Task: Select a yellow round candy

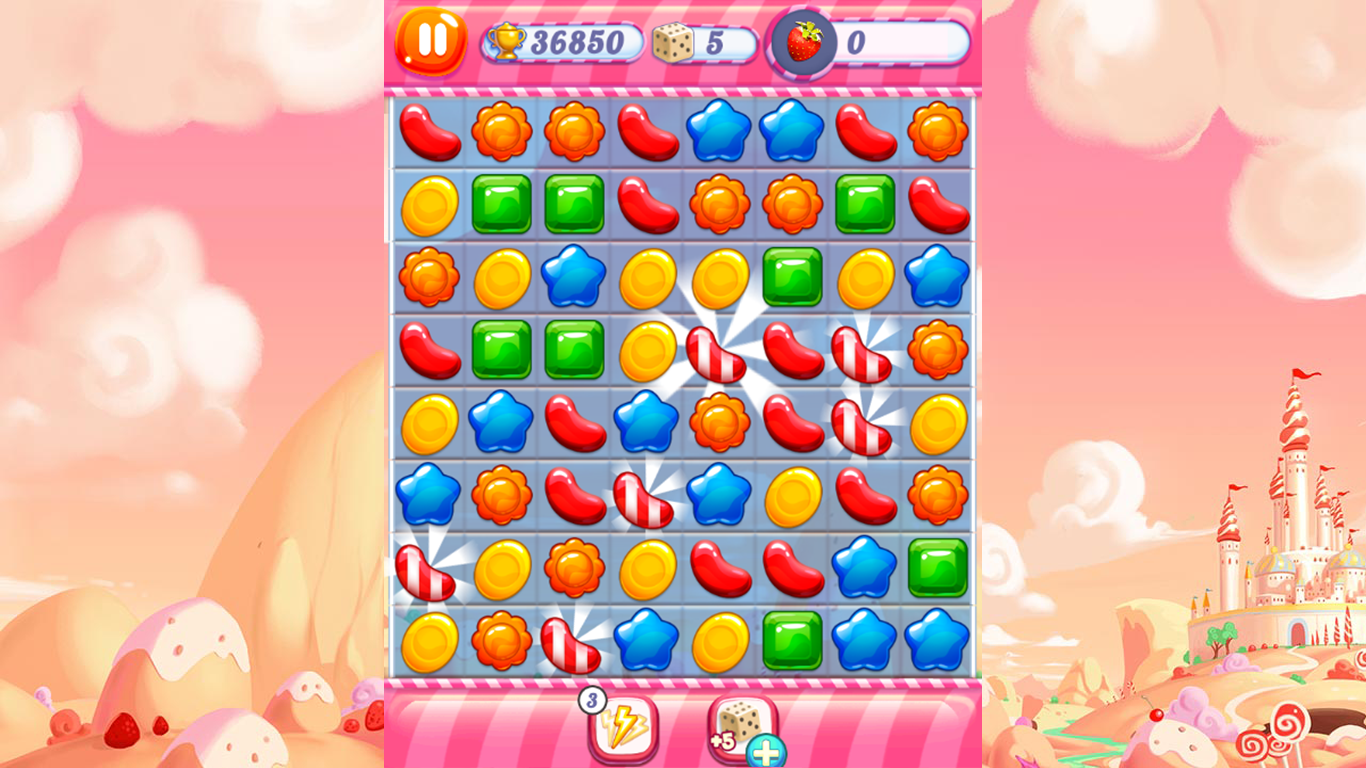Action: [x=428, y=203]
